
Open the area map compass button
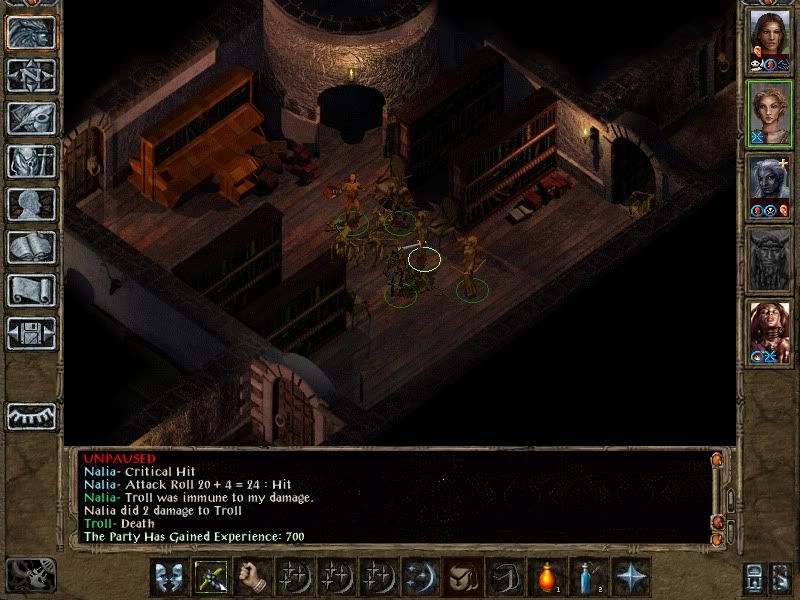[31, 75]
